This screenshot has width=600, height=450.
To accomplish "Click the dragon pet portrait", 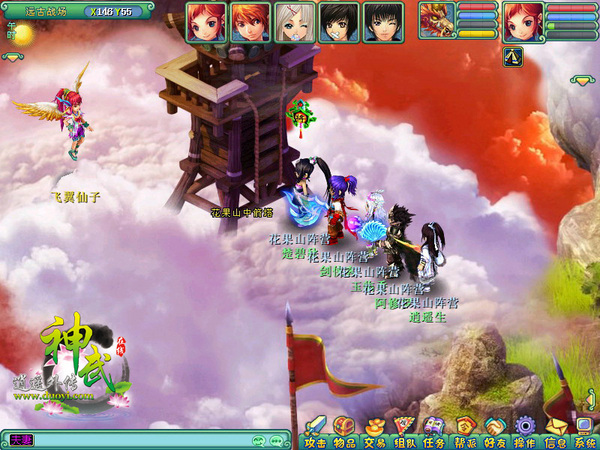I will [x=437, y=20].
